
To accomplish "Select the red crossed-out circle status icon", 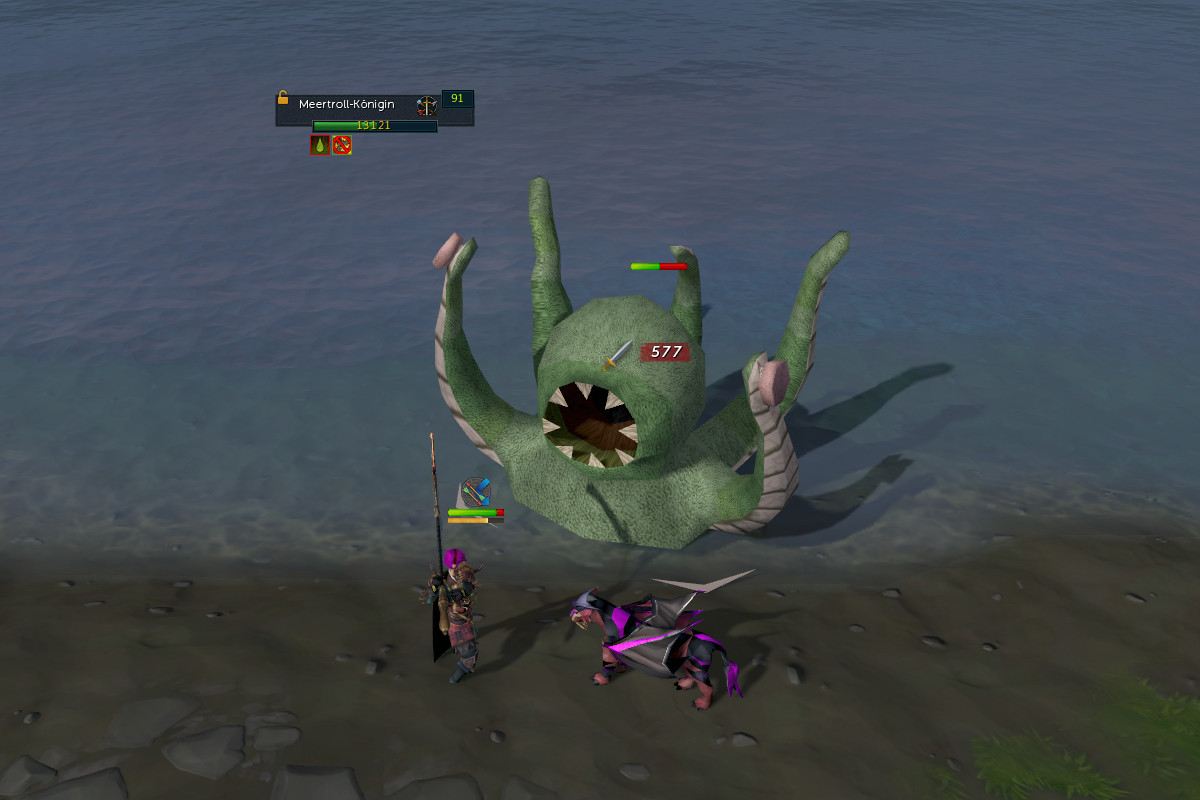I will (342, 145).
